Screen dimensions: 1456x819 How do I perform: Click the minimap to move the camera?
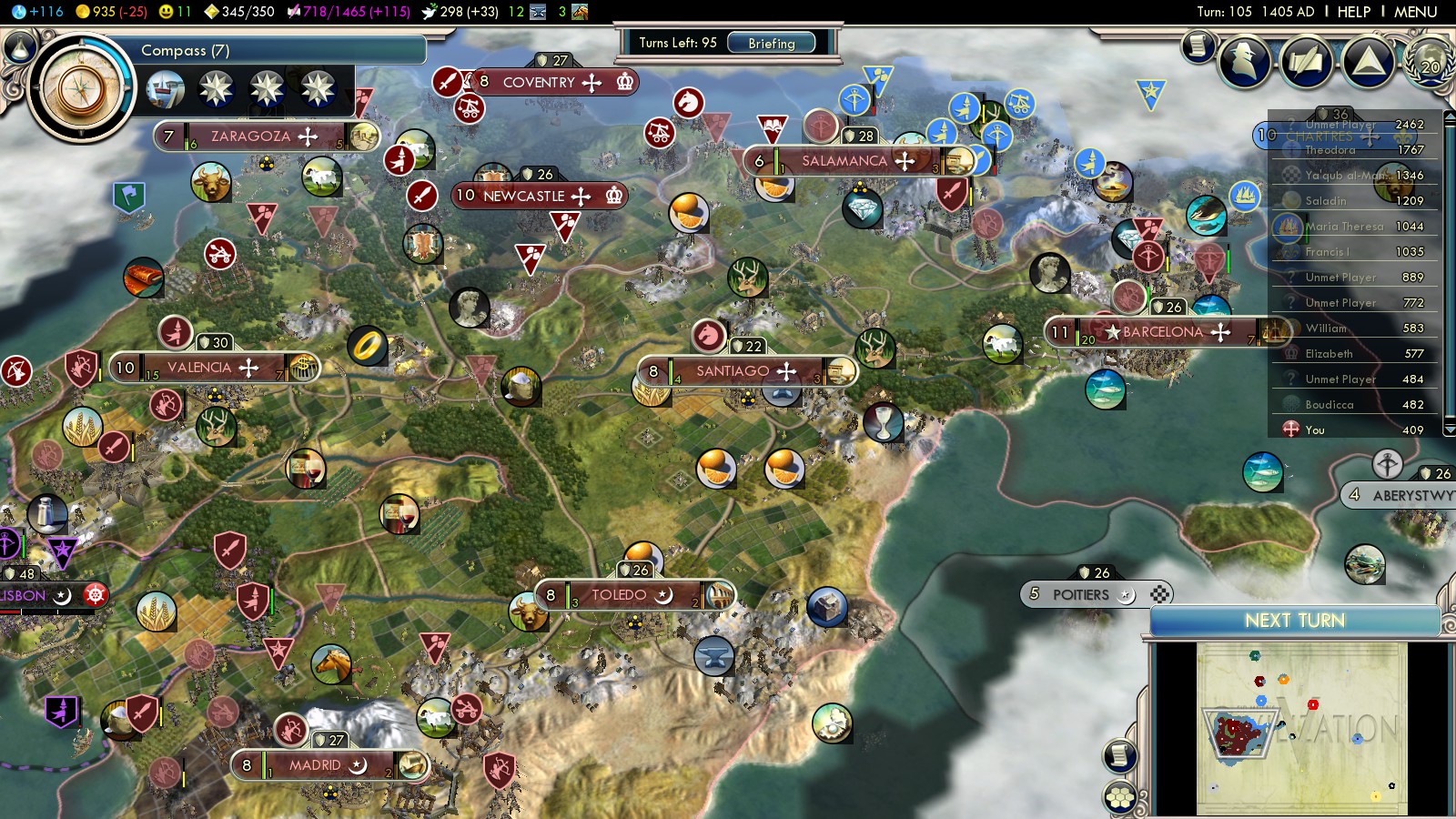coord(1301,728)
